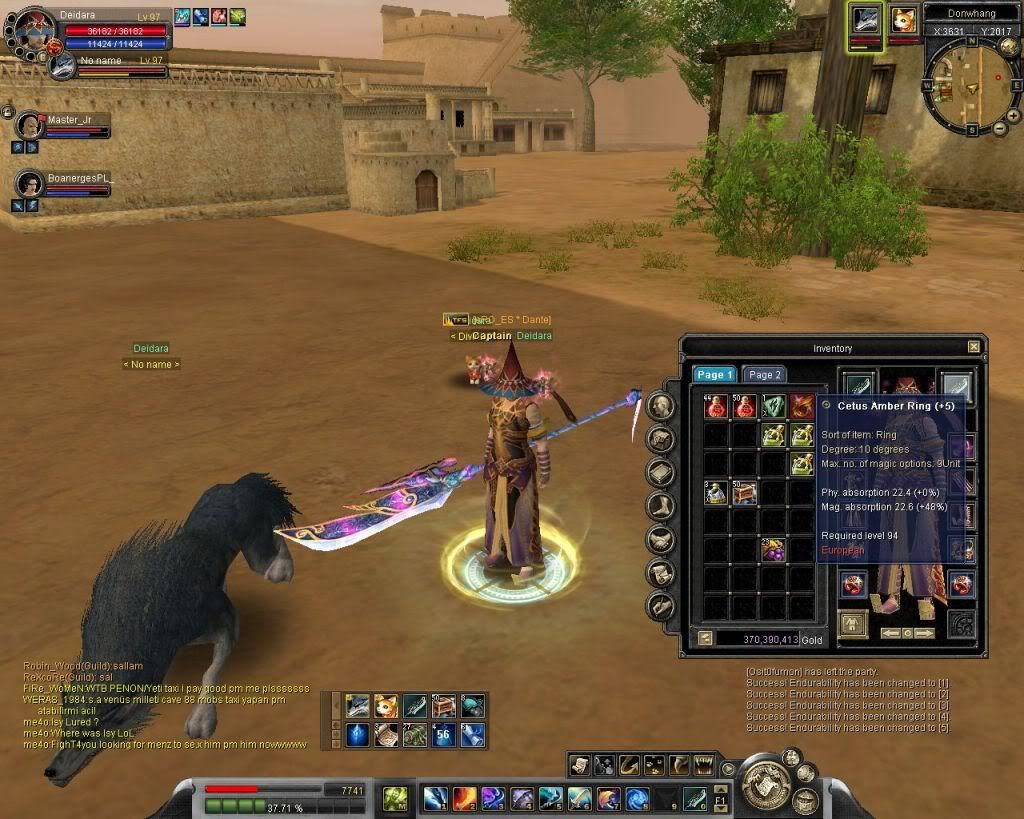Select party member BoanergesPL portrait
The width and height of the screenshot is (1024, 819).
(30, 184)
